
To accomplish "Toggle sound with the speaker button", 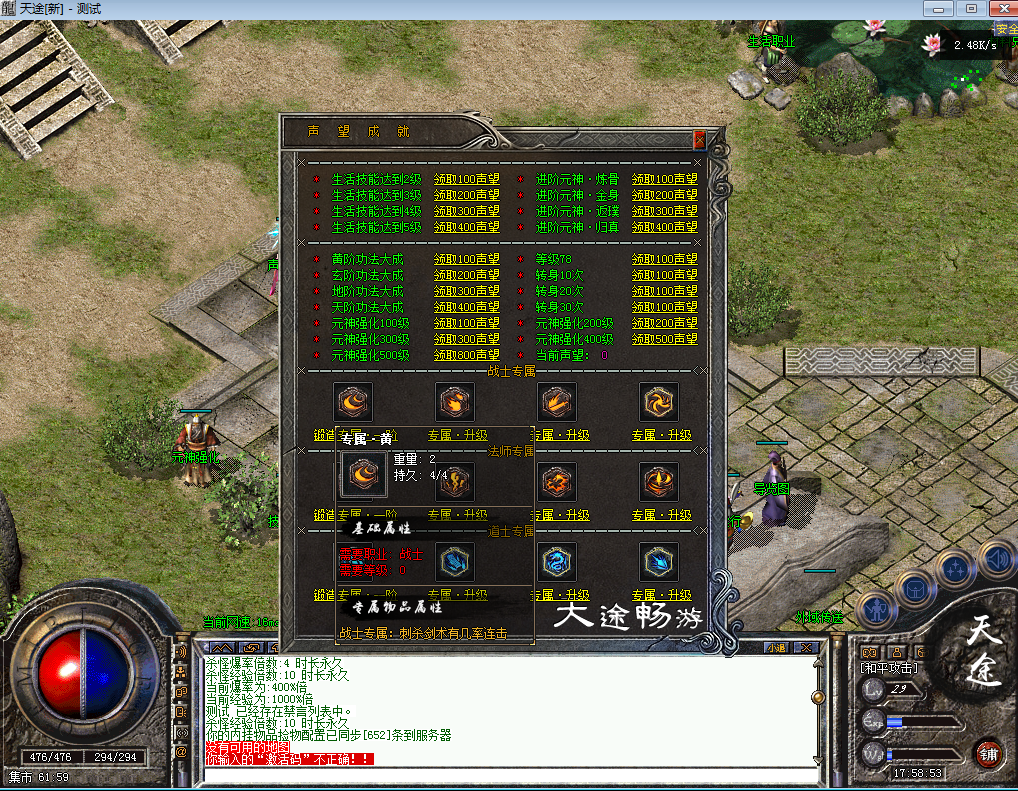I will click(x=996, y=558).
